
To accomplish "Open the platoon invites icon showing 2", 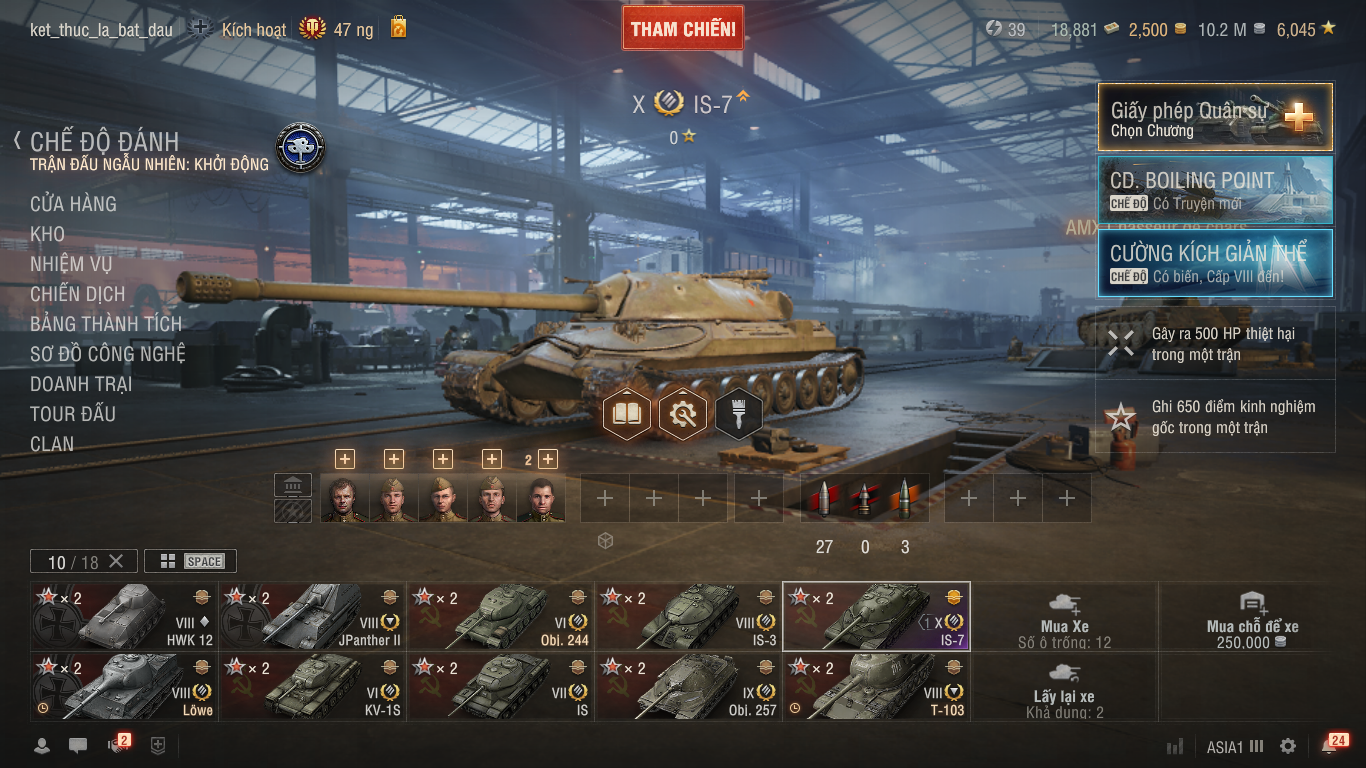I will click(x=116, y=746).
